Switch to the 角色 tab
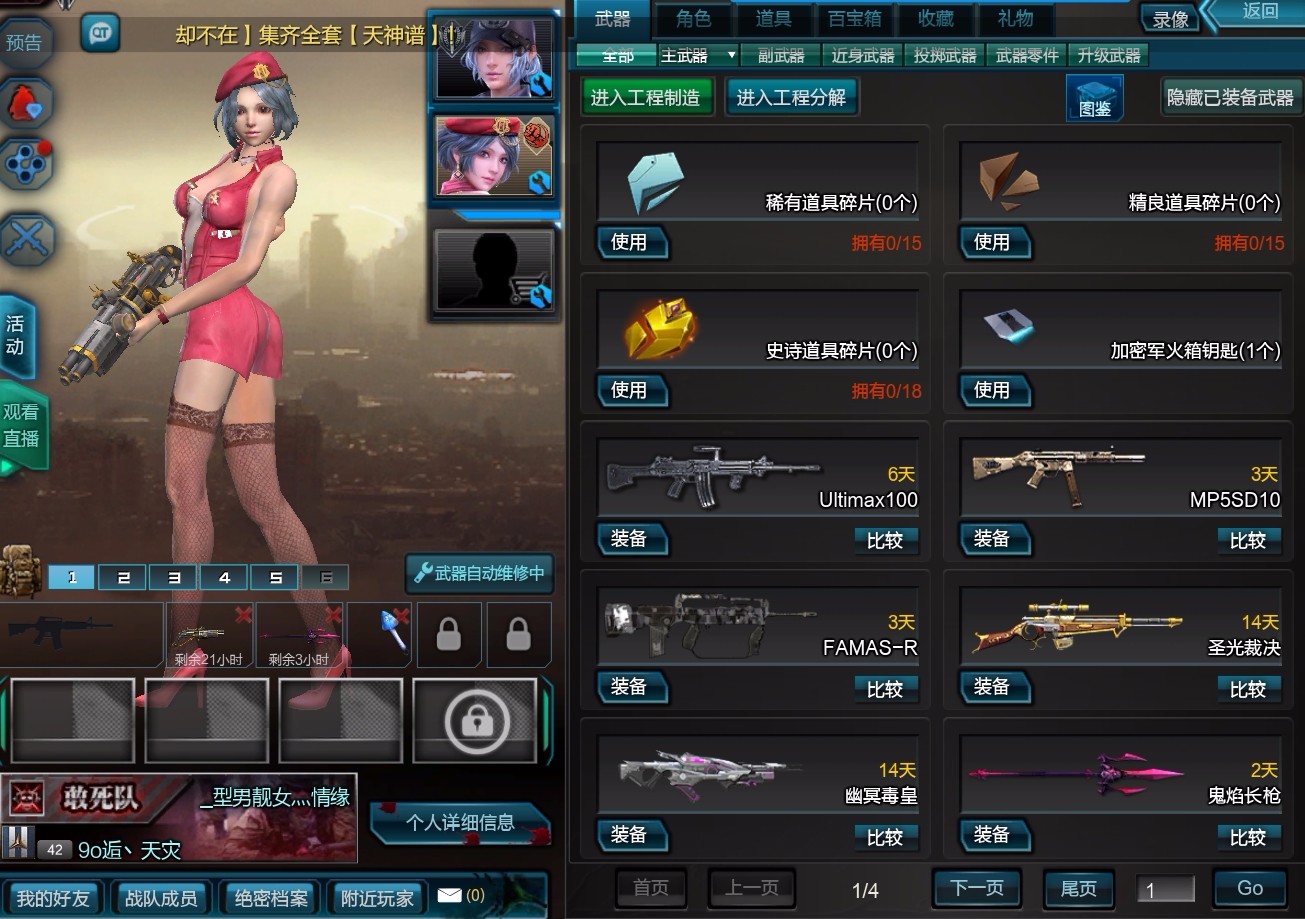Image resolution: width=1305 pixels, height=919 pixels. pyautogui.click(x=693, y=17)
